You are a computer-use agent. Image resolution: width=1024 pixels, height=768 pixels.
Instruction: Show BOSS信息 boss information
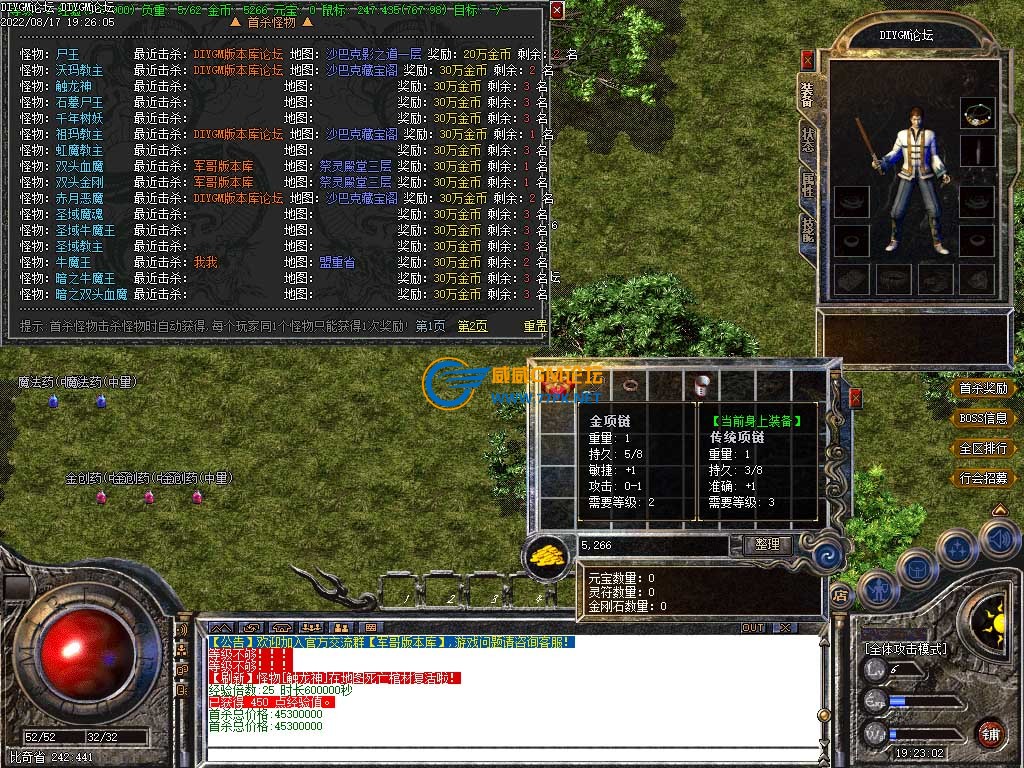tap(983, 418)
